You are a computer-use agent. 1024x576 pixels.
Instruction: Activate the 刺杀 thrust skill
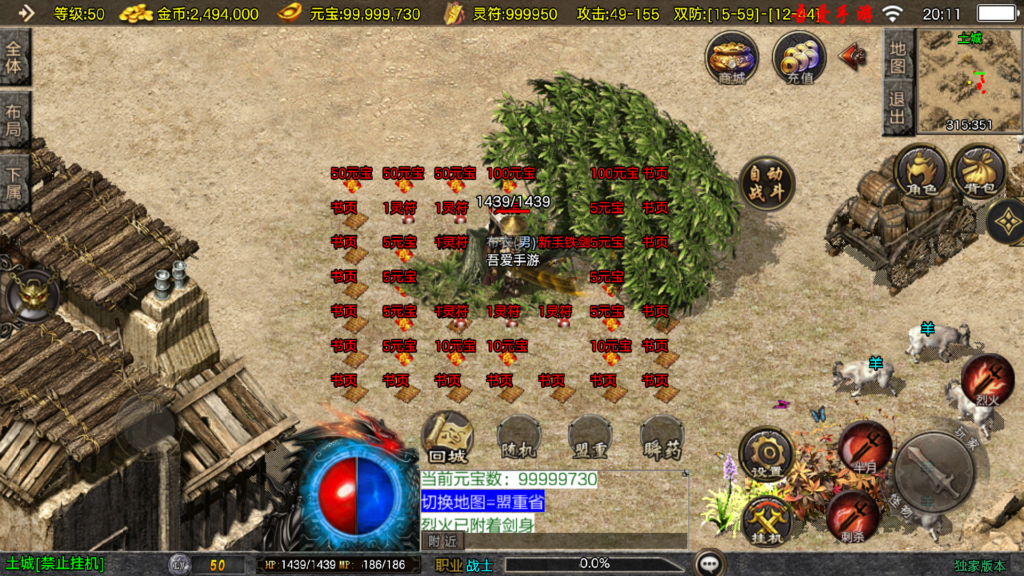tap(853, 516)
